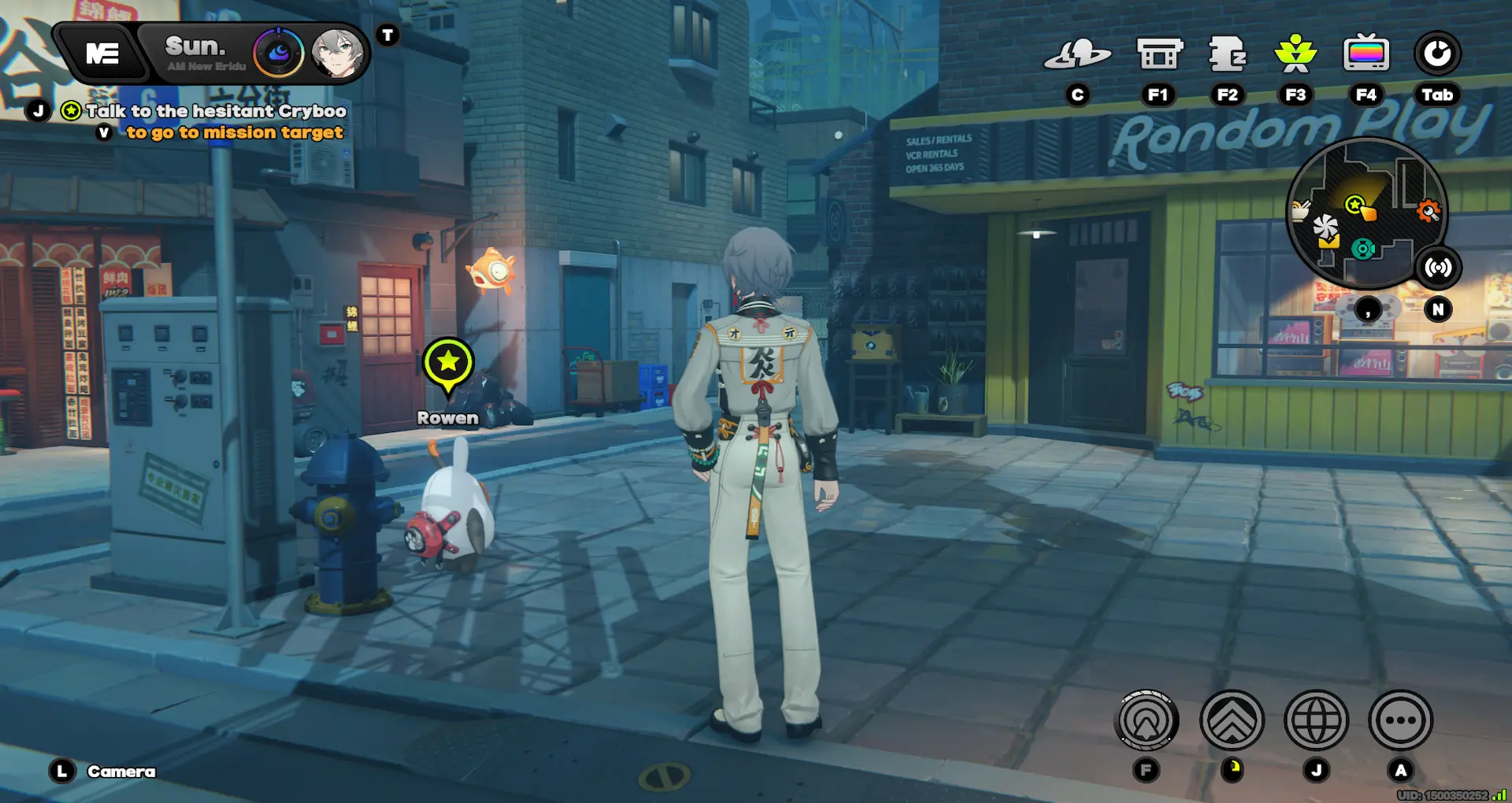Click the globe icon button
Screen dimensions: 1512x803
click(x=1316, y=720)
